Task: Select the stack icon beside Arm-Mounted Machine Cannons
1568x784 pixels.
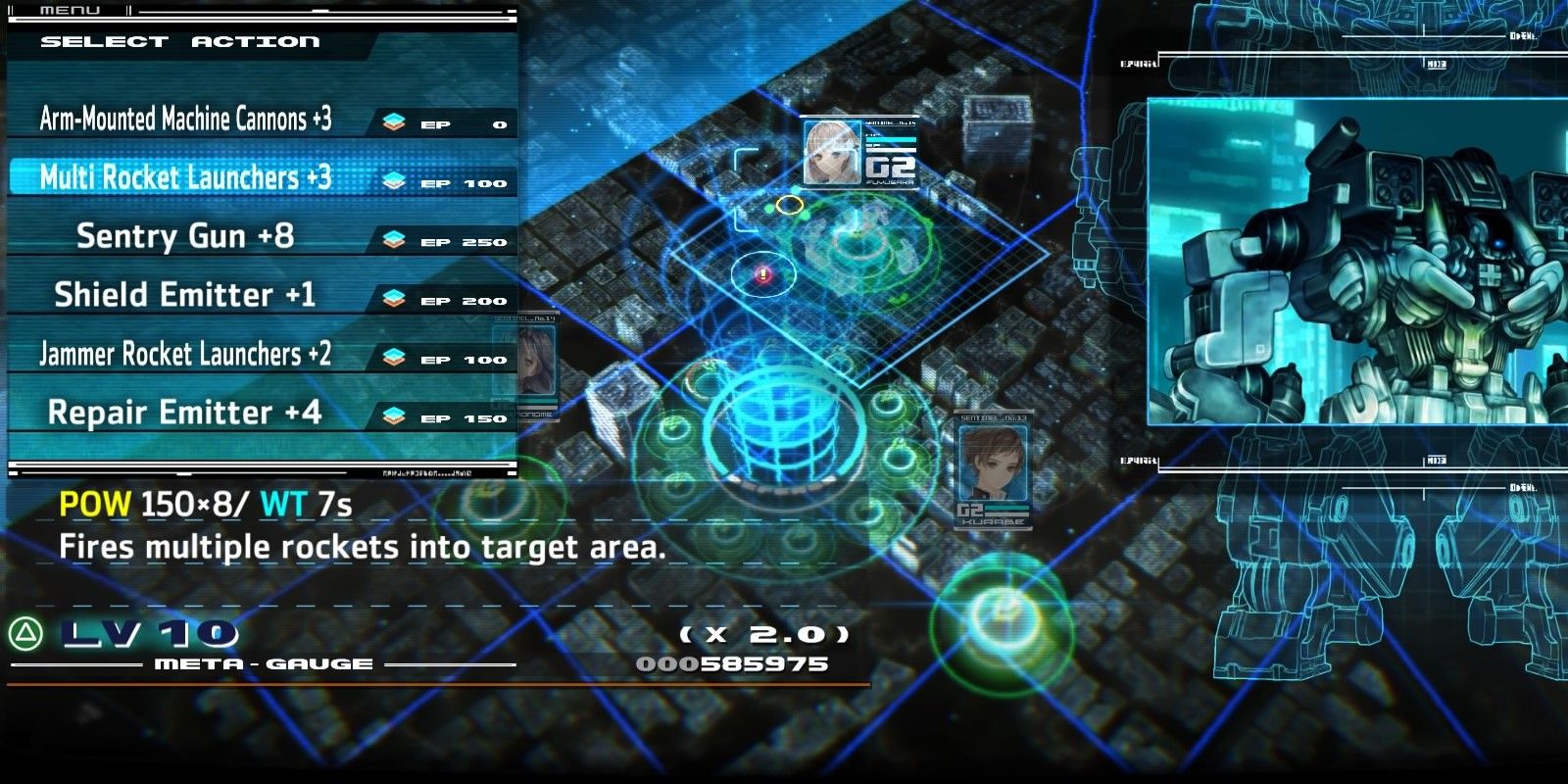Action: tap(396, 120)
